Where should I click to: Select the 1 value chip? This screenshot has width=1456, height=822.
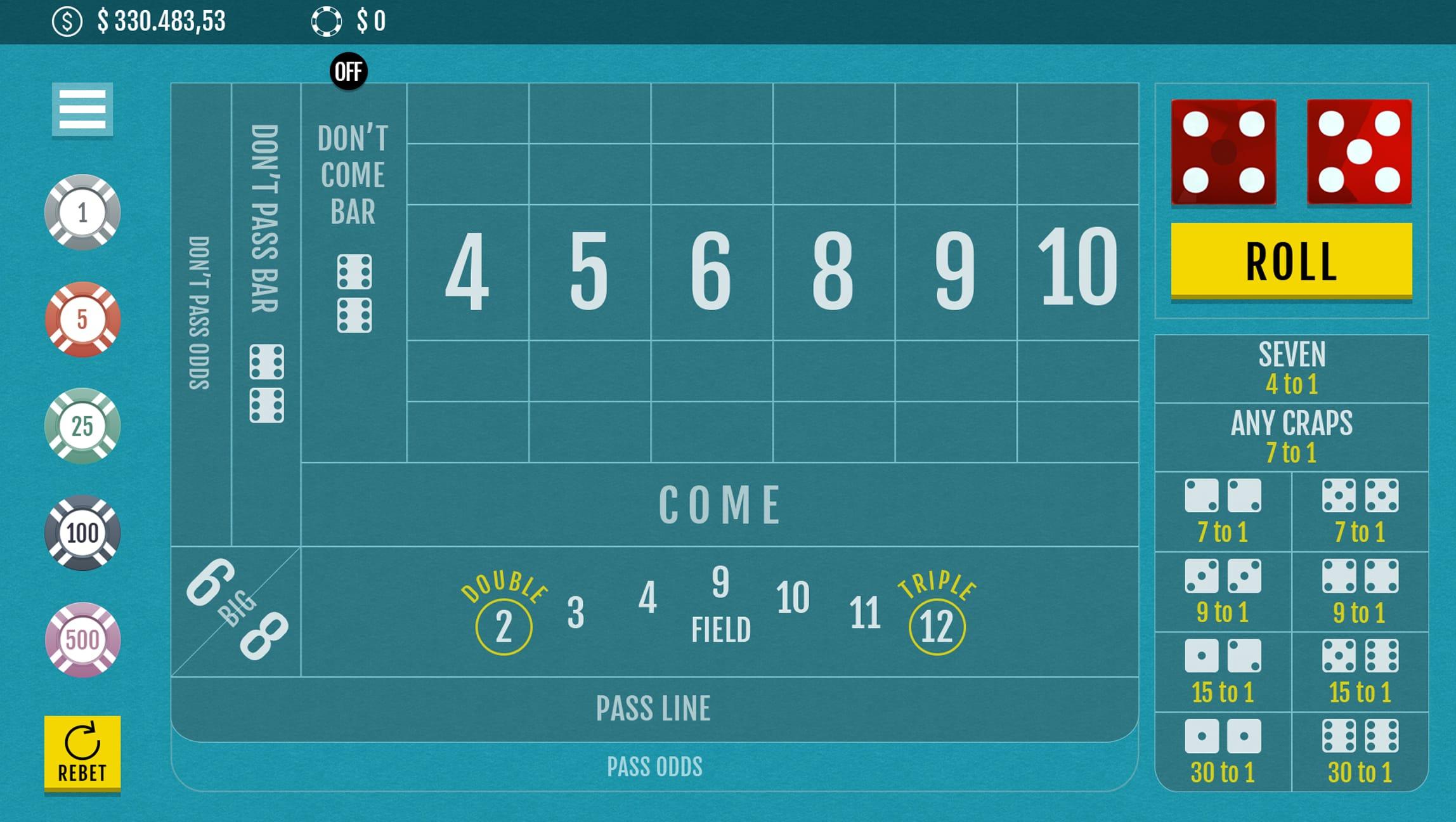pos(82,212)
